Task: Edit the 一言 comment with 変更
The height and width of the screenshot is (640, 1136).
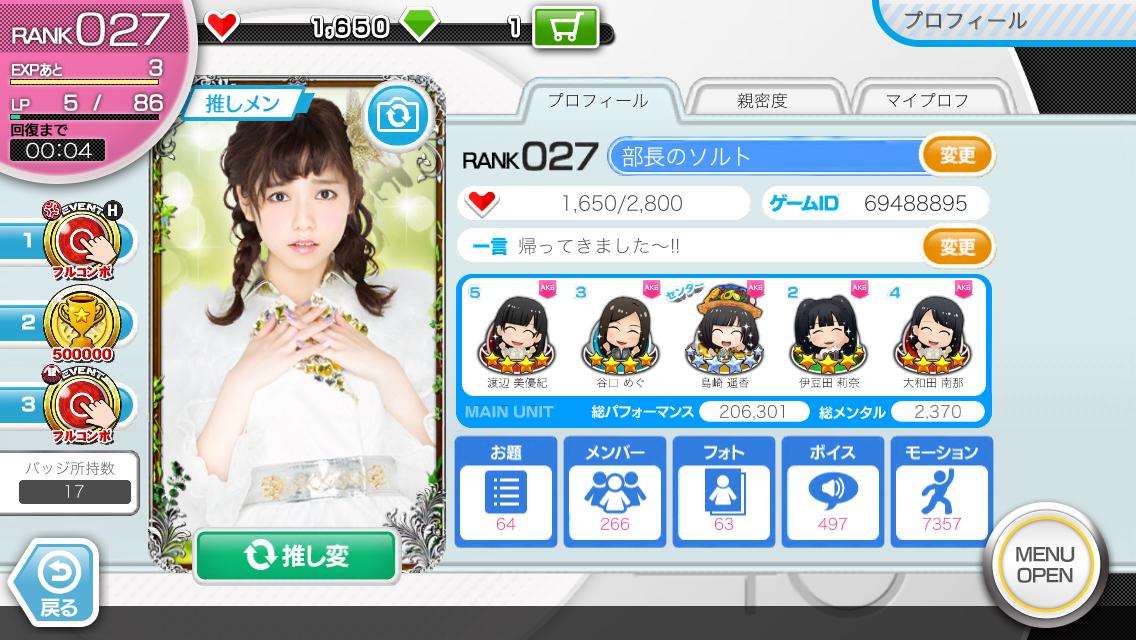Action: pos(957,246)
